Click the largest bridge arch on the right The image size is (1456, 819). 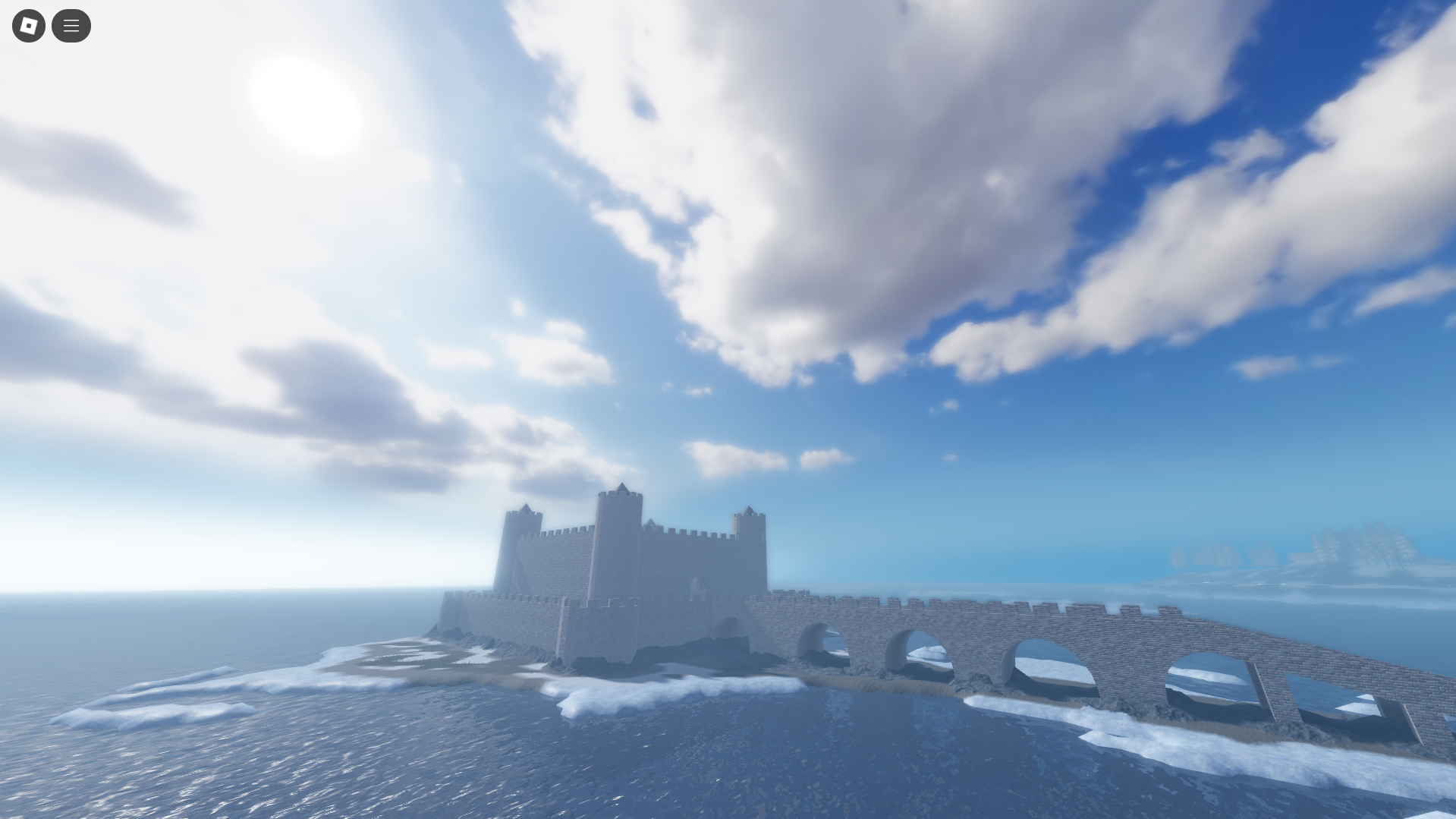point(1206,676)
